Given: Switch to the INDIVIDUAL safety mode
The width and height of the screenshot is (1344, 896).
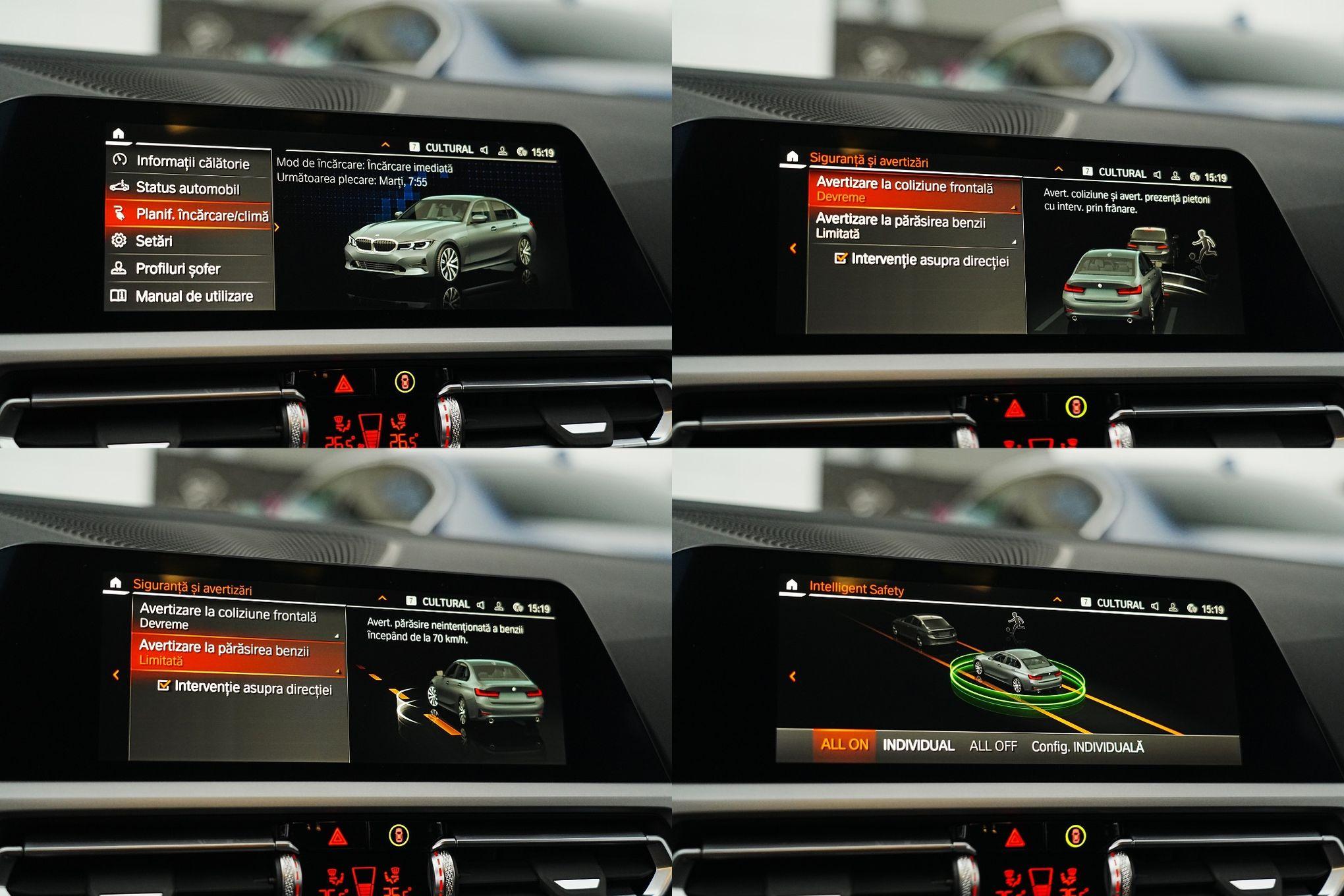Looking at the screenshot, I should [x=918, y=746].
